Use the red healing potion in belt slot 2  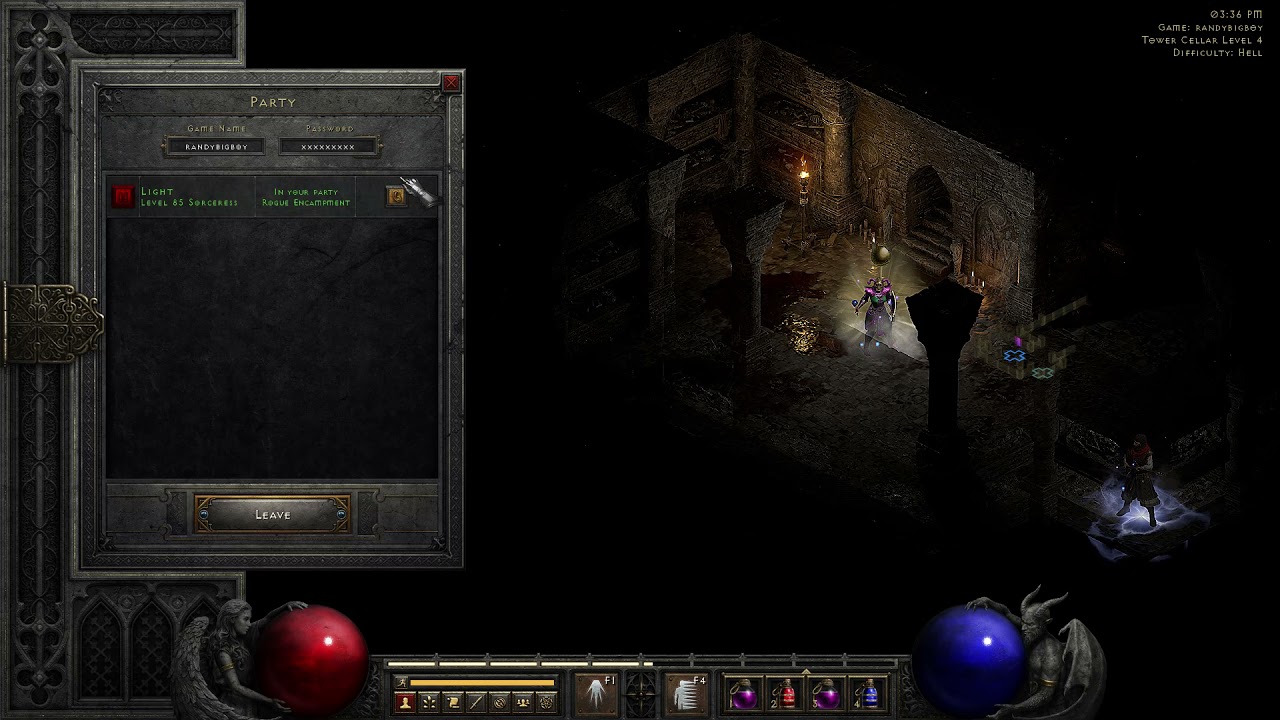[786, 694]
